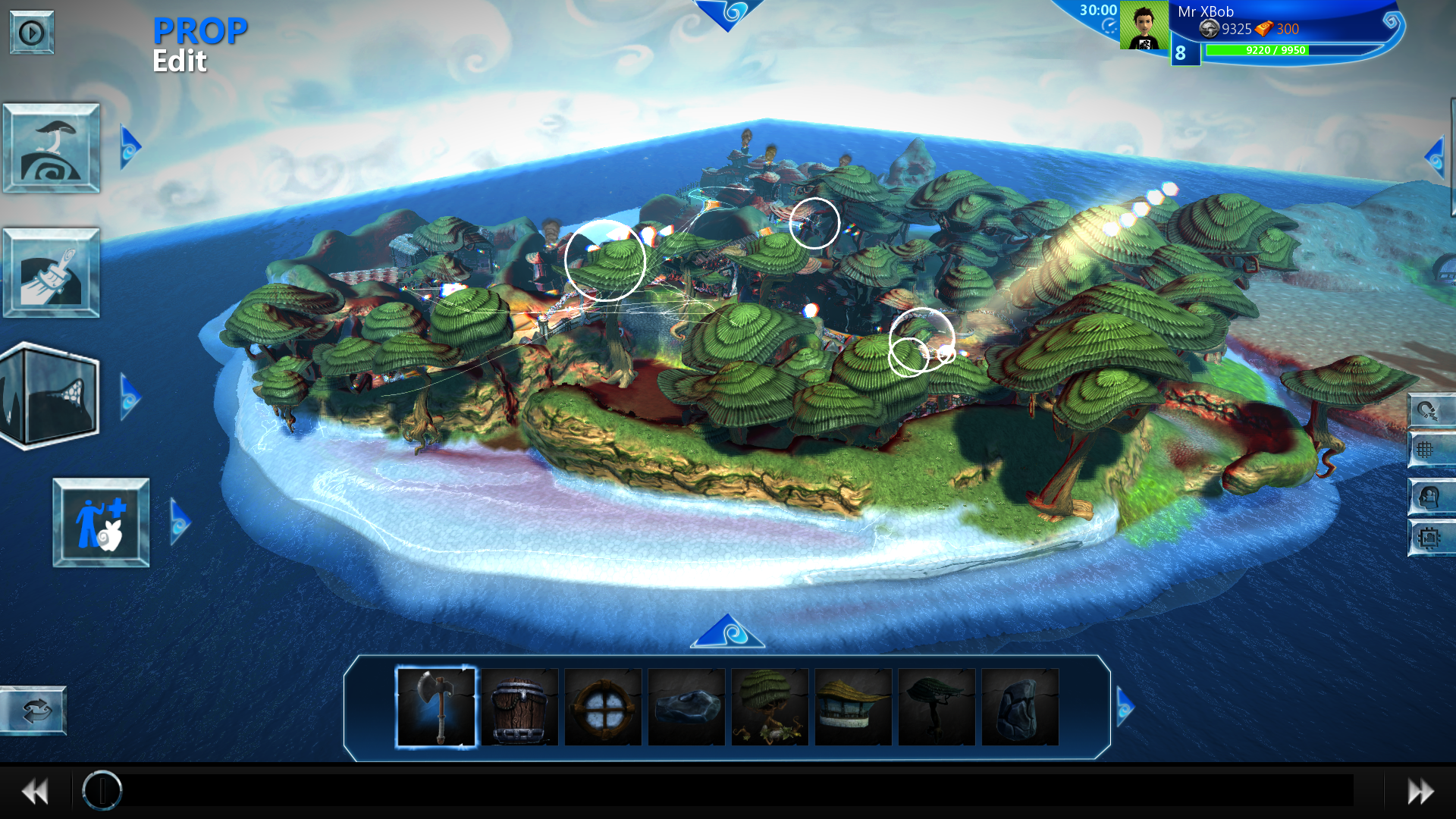Open the head camera view button
The width and height of the screenshot is (1456, 819).
click(x=1429, y=497)
